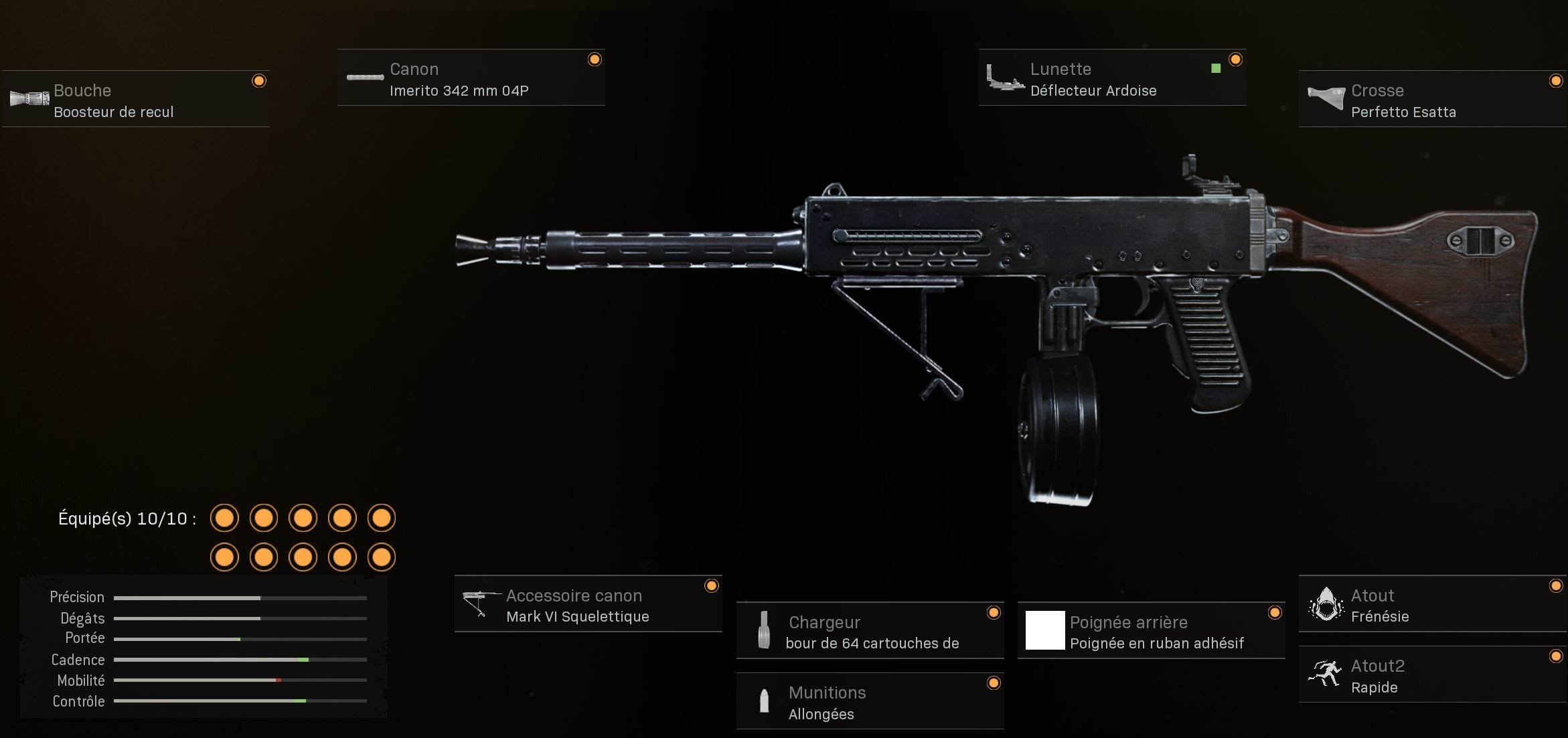Toggle the orange indicator on Munitions Allongées
This screenshot has width=1568, height=738.
(x=992, y=683)
